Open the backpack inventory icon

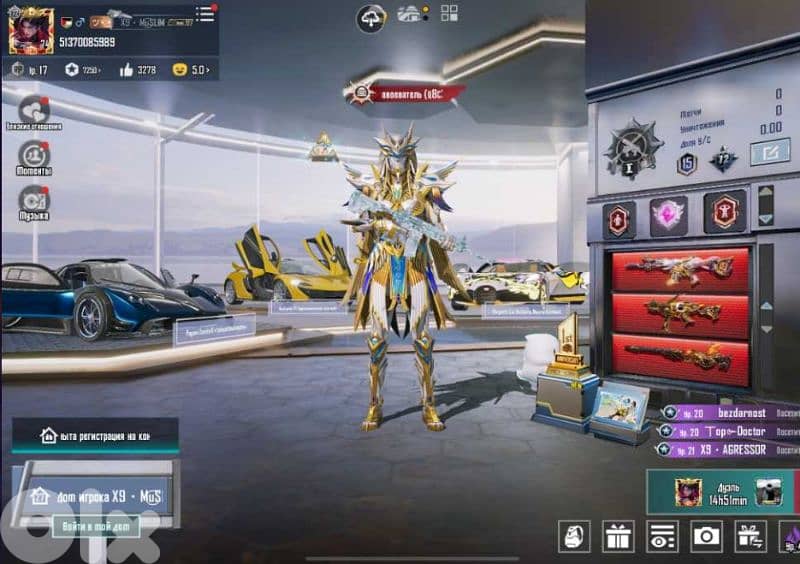click(x=574, y=537)
